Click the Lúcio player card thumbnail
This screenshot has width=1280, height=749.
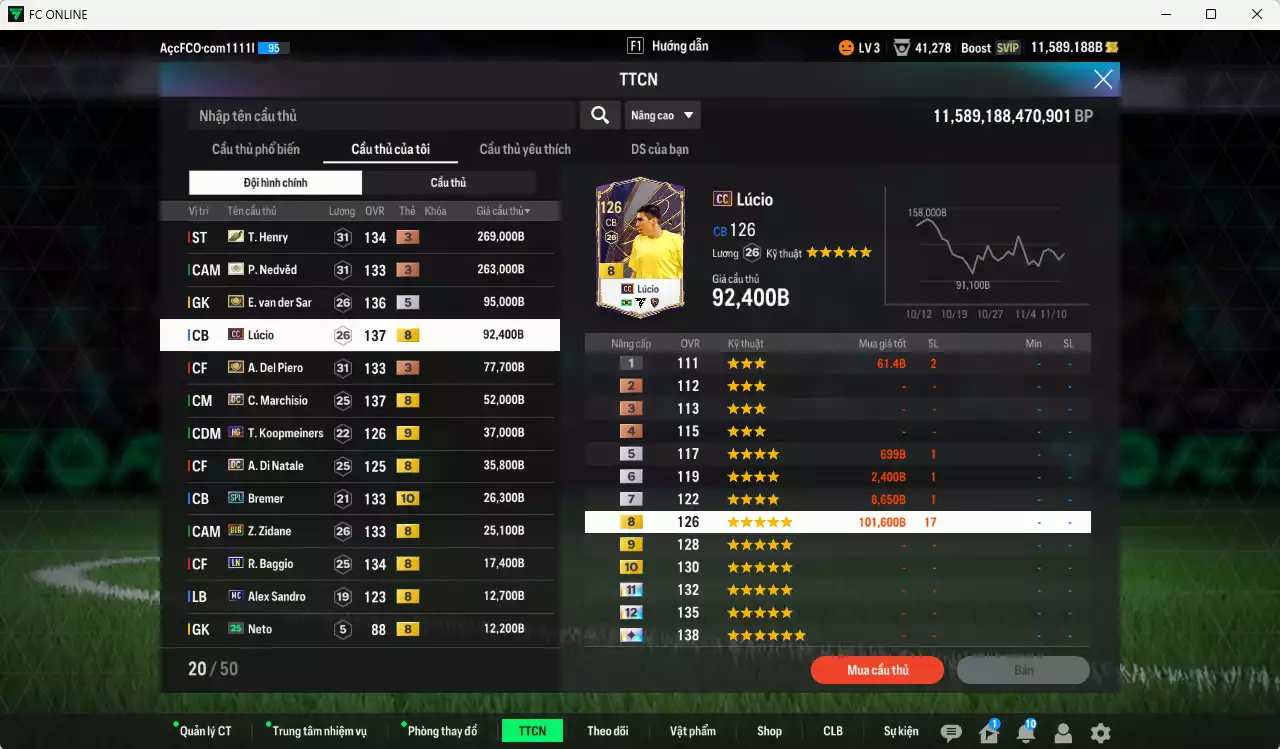(639, 245)
